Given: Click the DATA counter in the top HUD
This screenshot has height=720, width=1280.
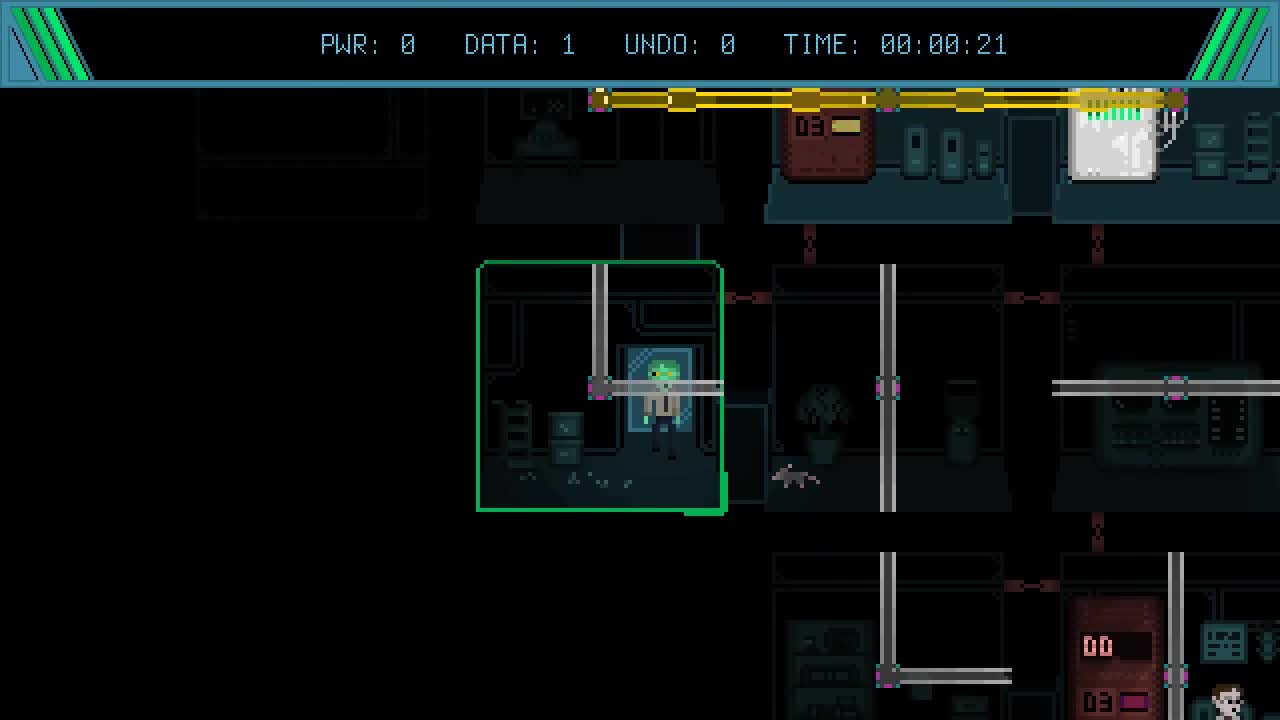Looking at the screenshot, I should click(518, 44).
